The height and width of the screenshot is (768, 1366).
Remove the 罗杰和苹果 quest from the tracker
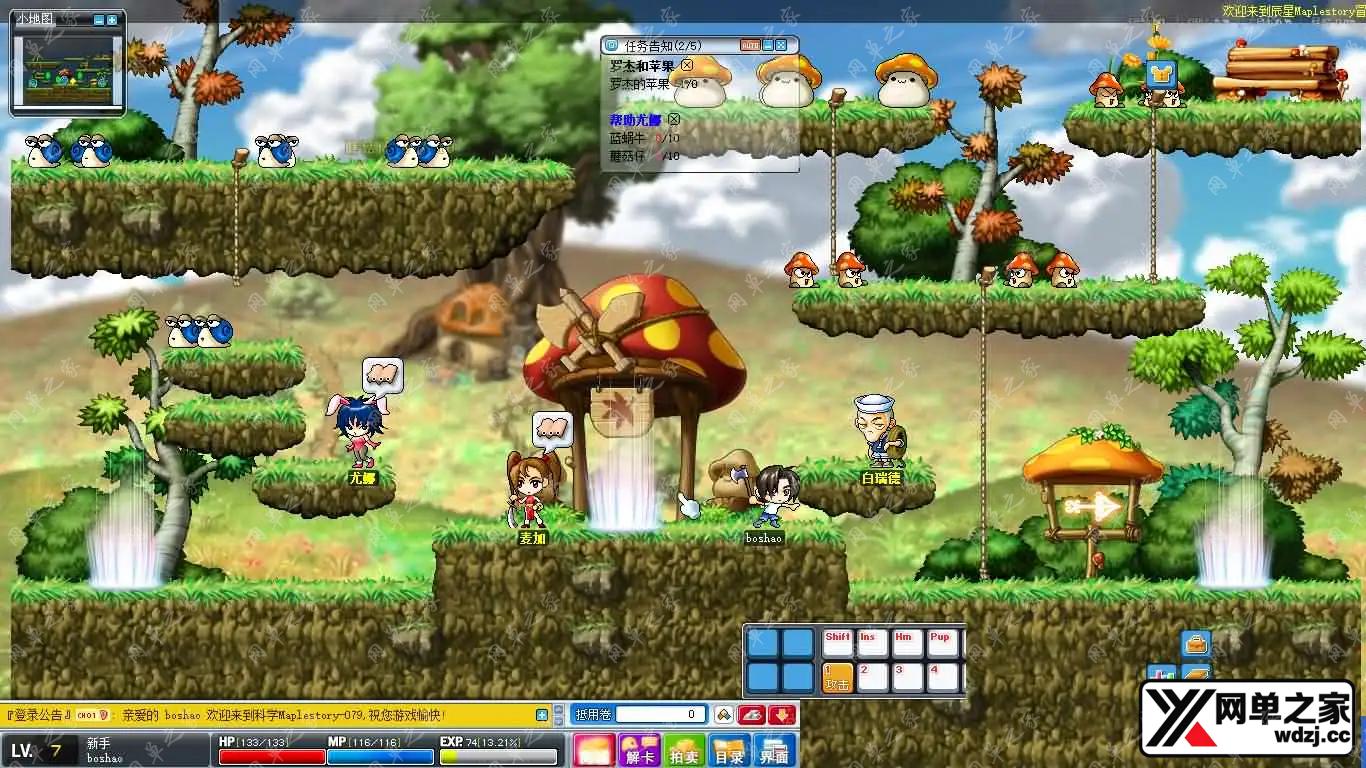pos(687,66)
